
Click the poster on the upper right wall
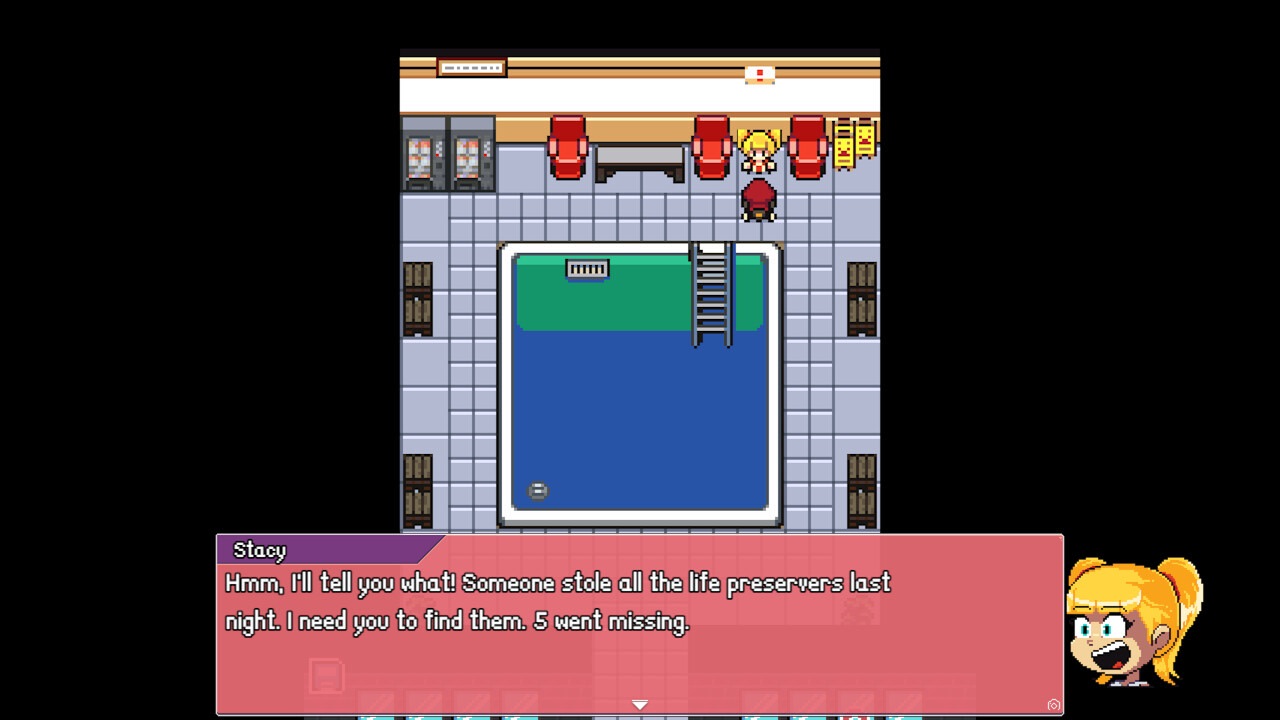pyautogui.click(x=759, y=73)
